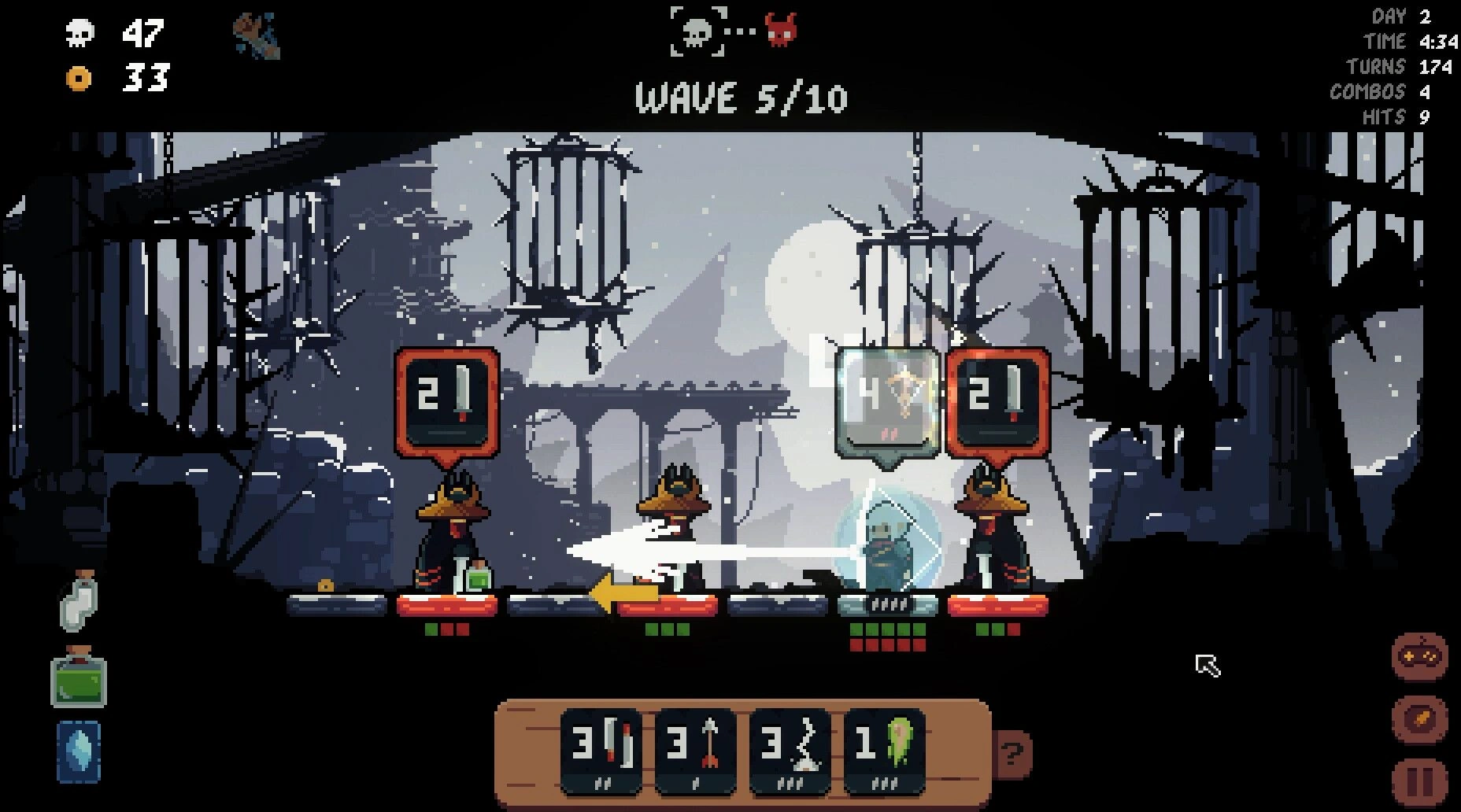Pick the lightning strike attack tile
This screenshot has height=812, width=1461.
790,750
